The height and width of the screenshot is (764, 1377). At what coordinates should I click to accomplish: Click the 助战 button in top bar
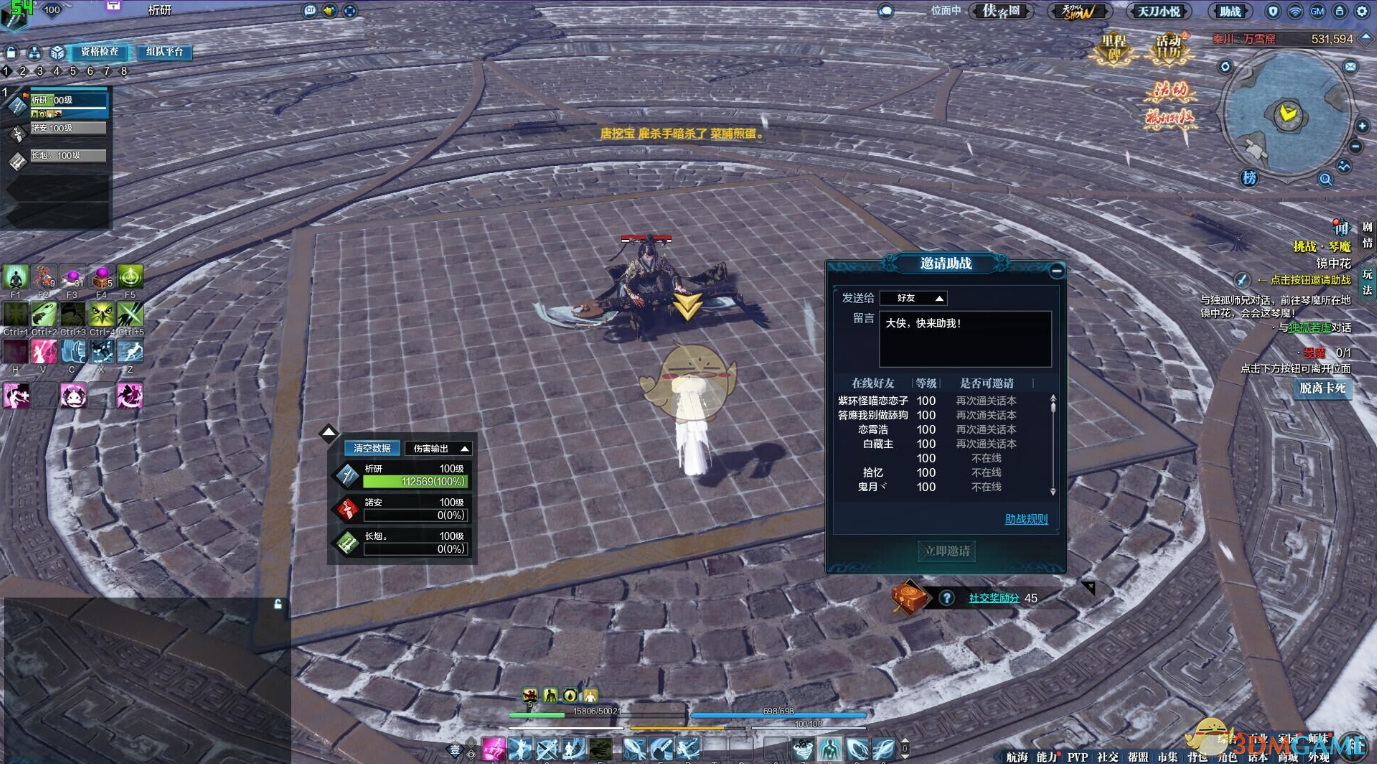(1229, 11)
